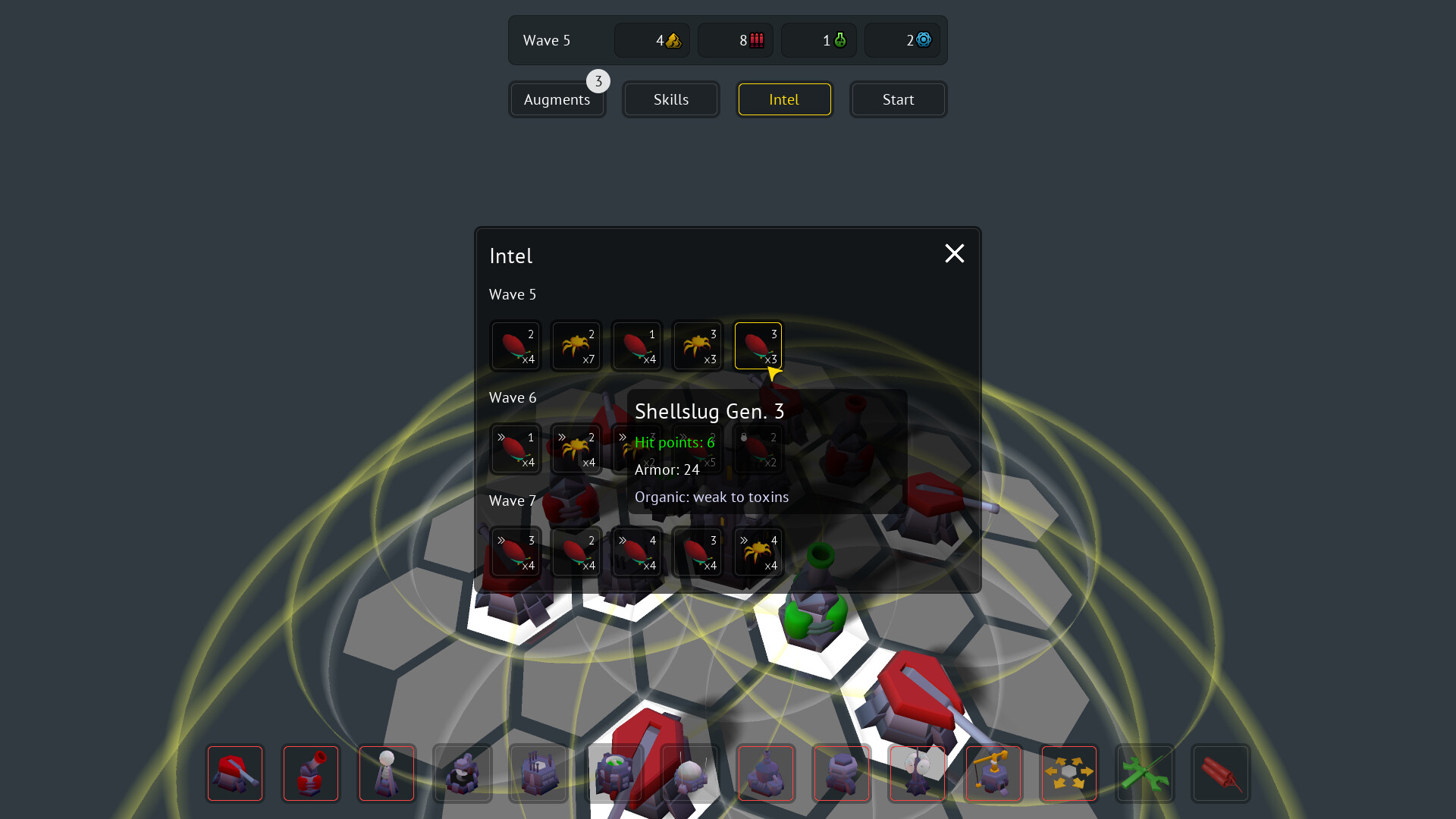This screenshot has height=819, width=1456.
Task: Open the Skills tab
Action: click(670, 99)
